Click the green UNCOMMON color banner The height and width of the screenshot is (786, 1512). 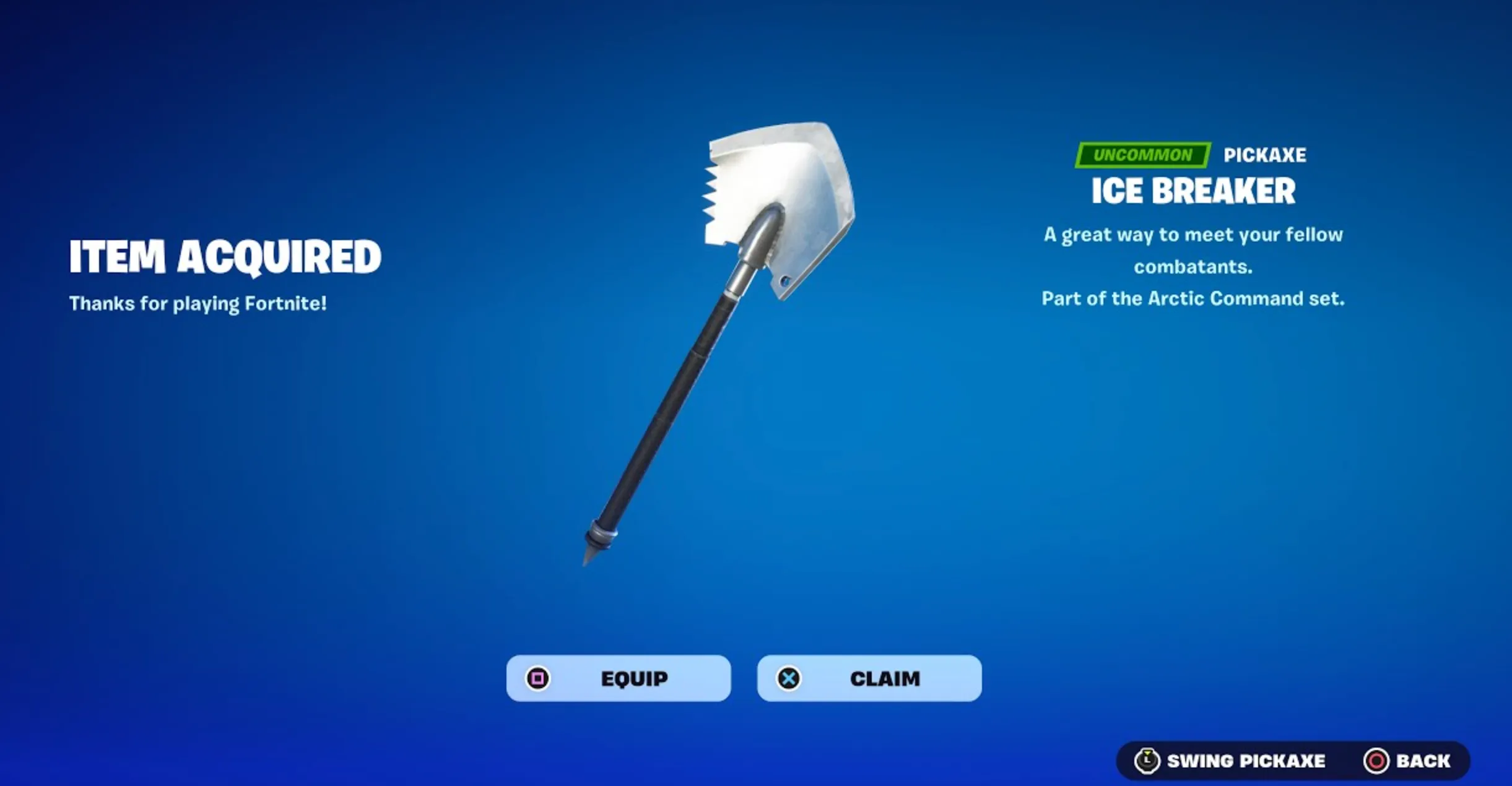point(1142,155)
